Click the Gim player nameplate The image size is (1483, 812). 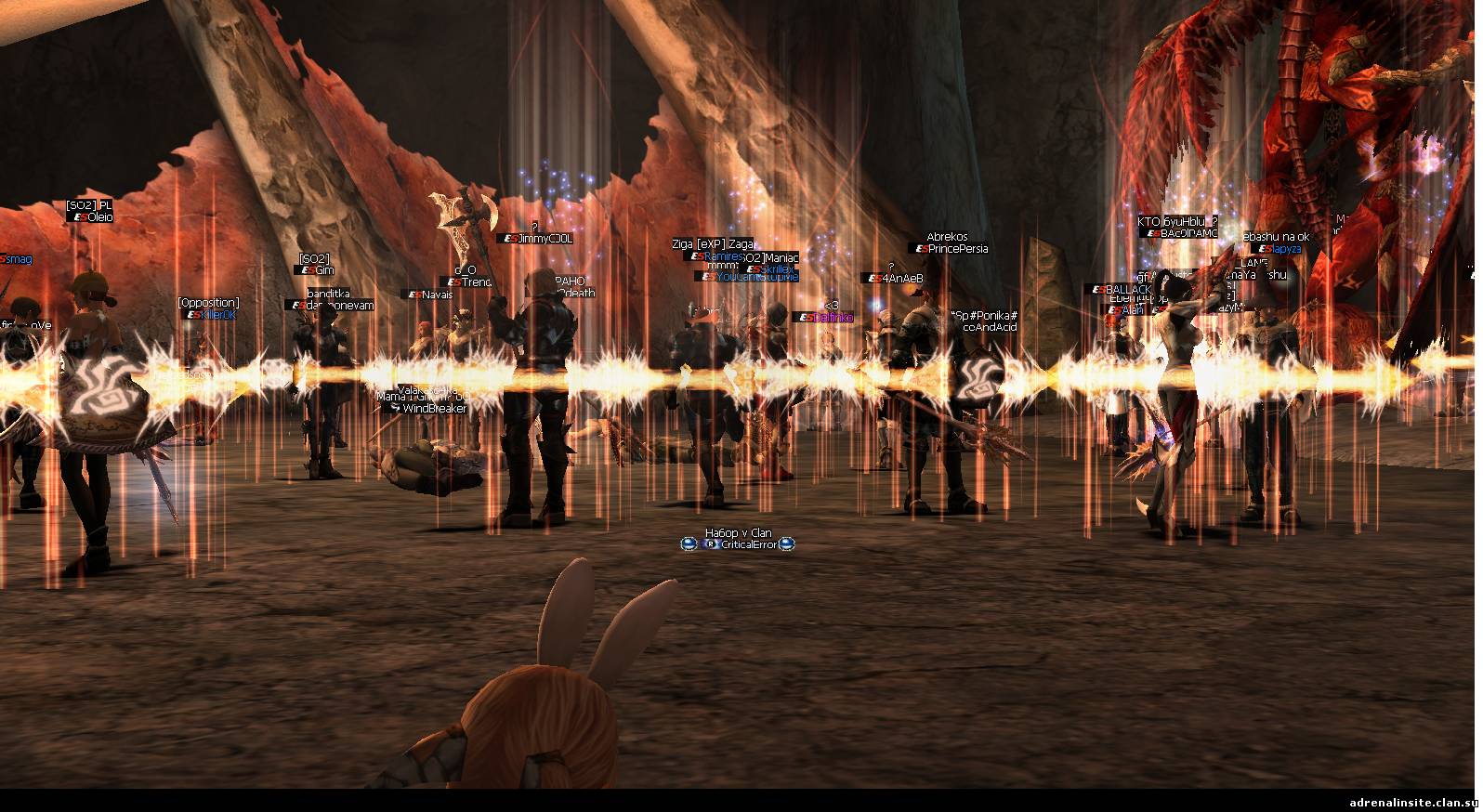pyautogui.click(x=323, y=270)
